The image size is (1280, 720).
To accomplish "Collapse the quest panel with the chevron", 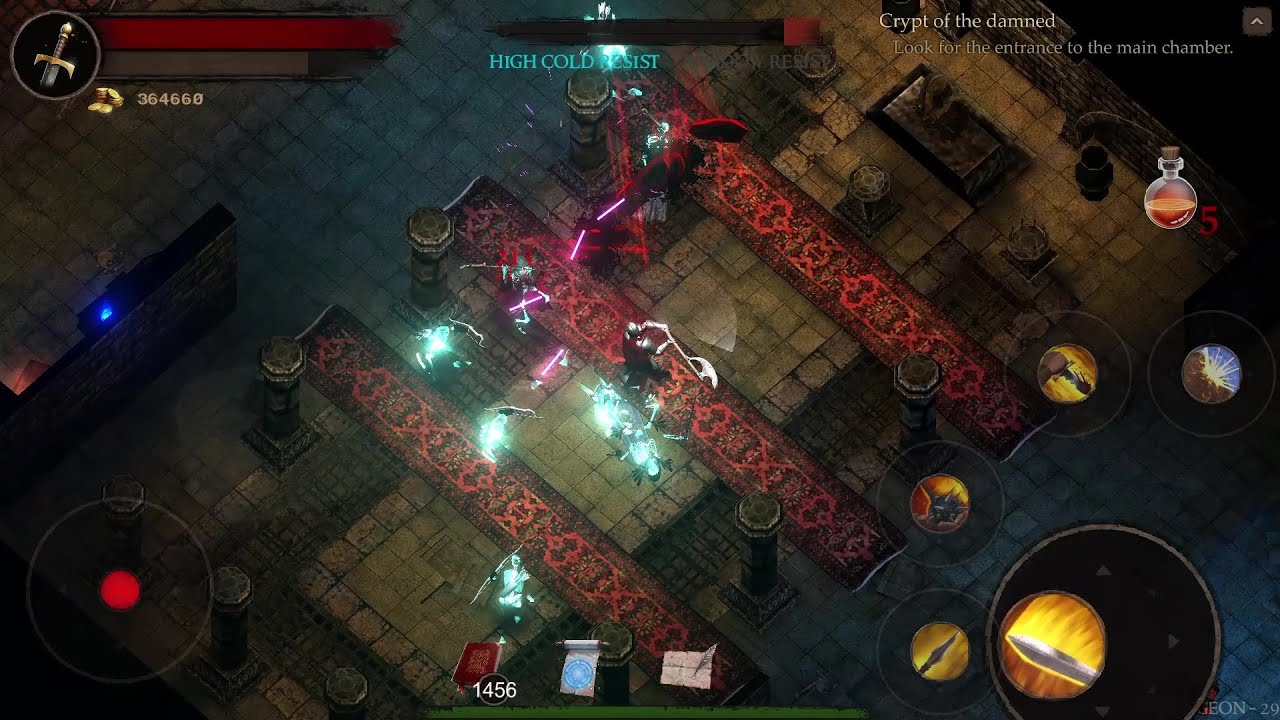I will 1256,20.
